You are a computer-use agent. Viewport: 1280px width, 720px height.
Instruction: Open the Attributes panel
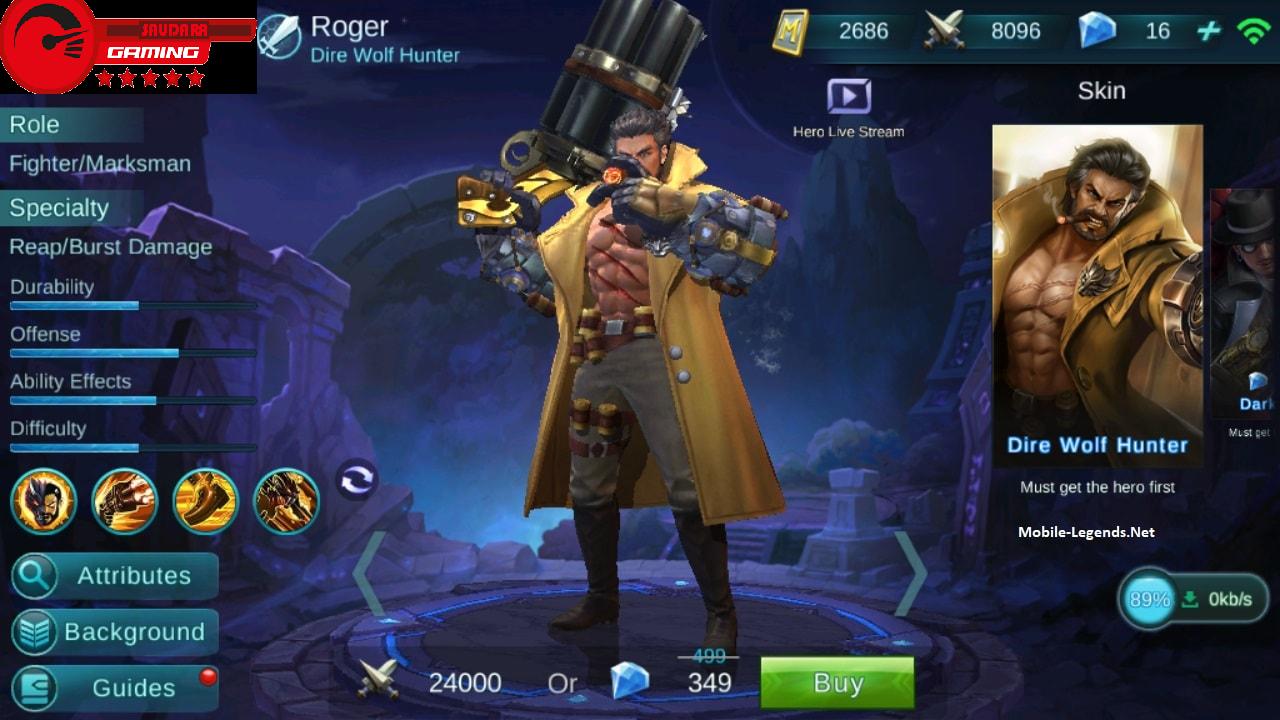tap(113, 576)
